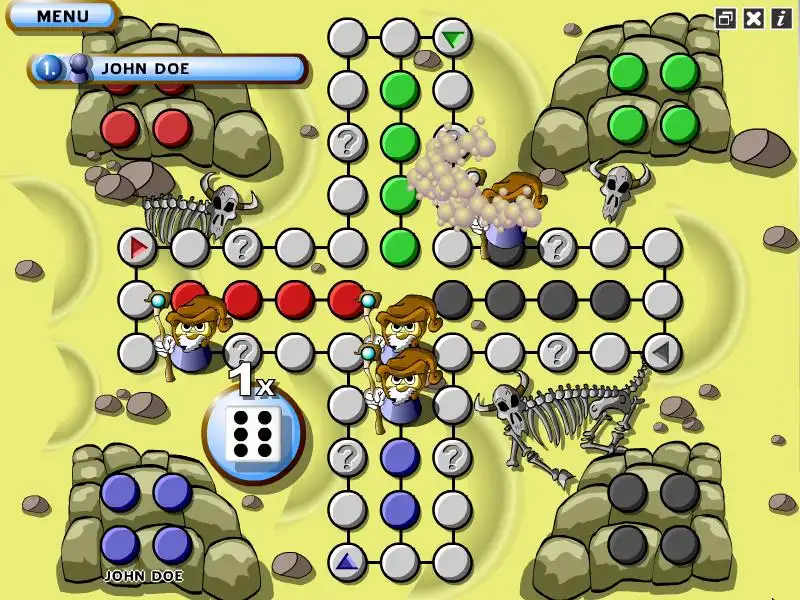Click the gray triangle start tile
Image resolution: width=800 pixels, height=600 pixels.
point(661,352)
